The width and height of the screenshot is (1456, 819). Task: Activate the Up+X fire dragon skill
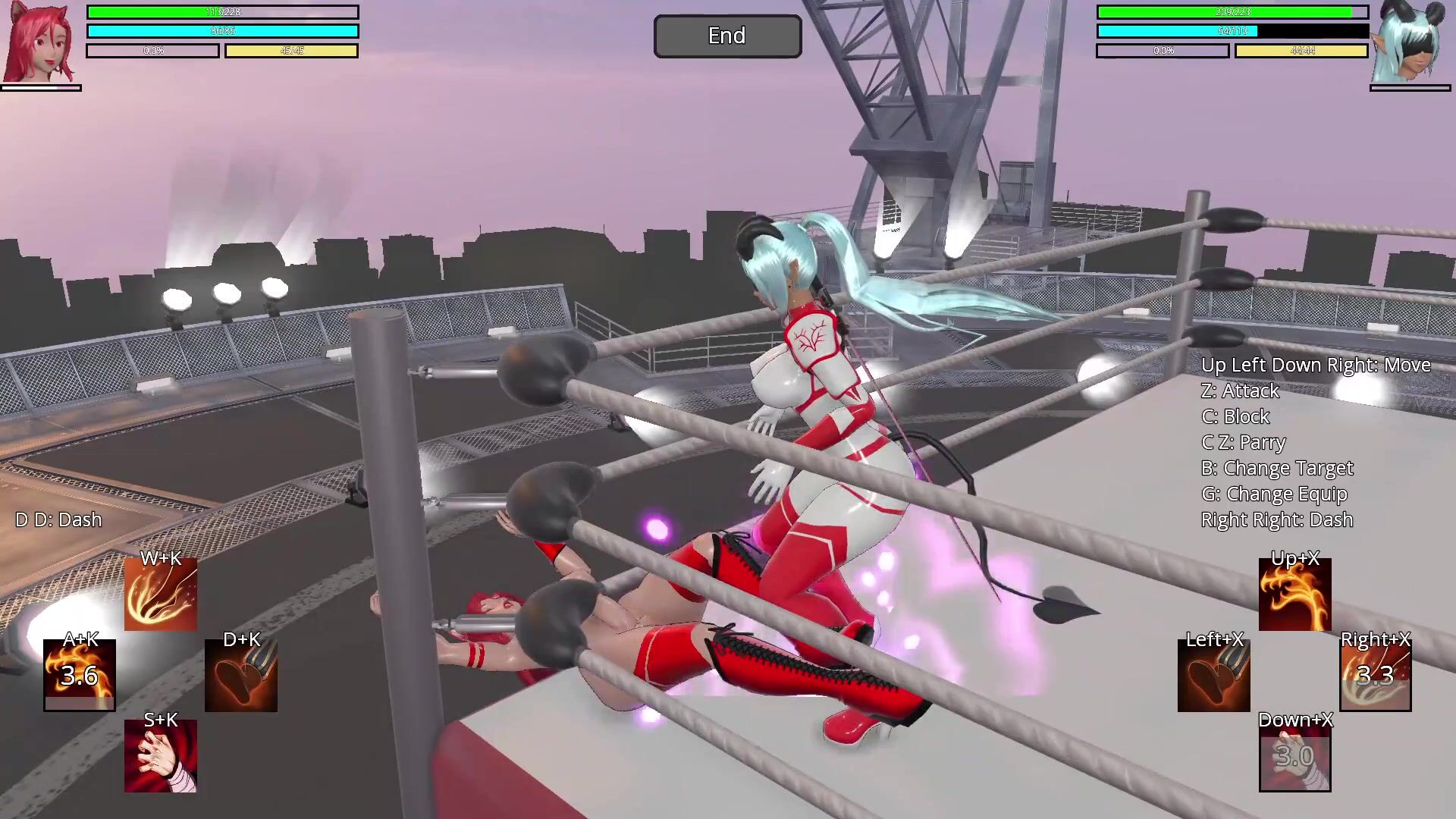pyautogui.click(x=1294, y=595)
